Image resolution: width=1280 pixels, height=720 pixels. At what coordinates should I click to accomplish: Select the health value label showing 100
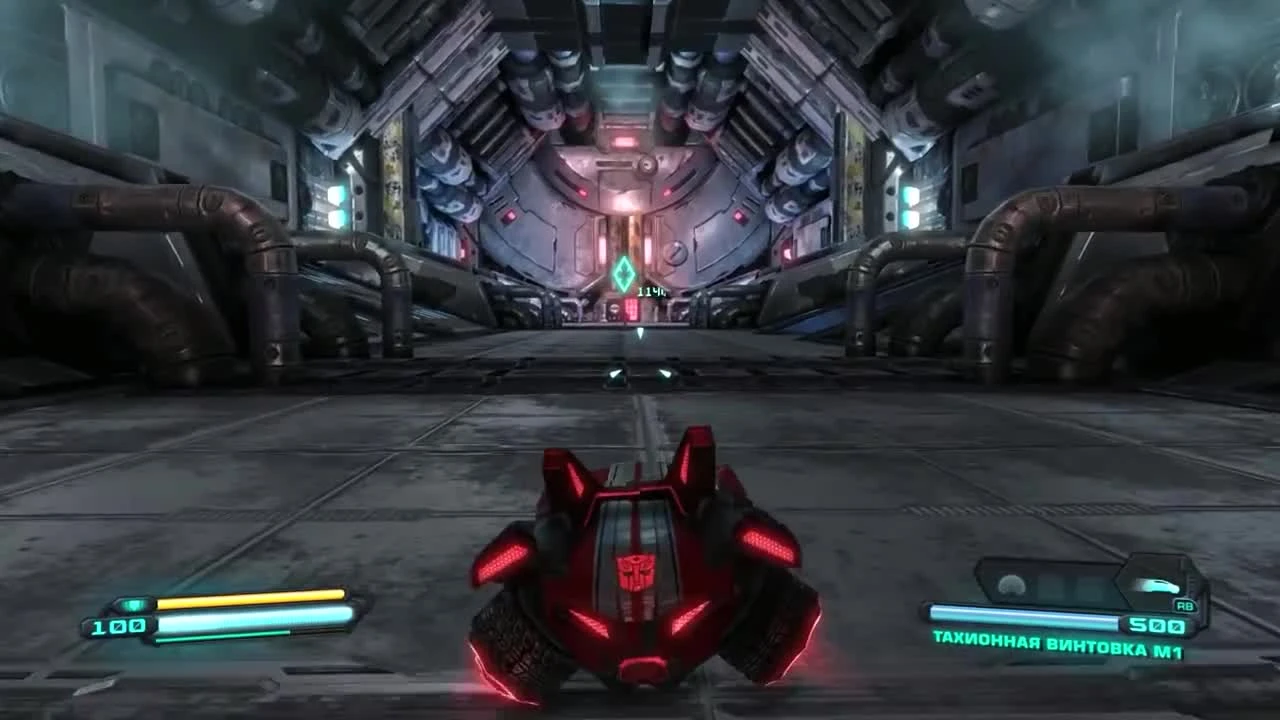tap(116, 626)
